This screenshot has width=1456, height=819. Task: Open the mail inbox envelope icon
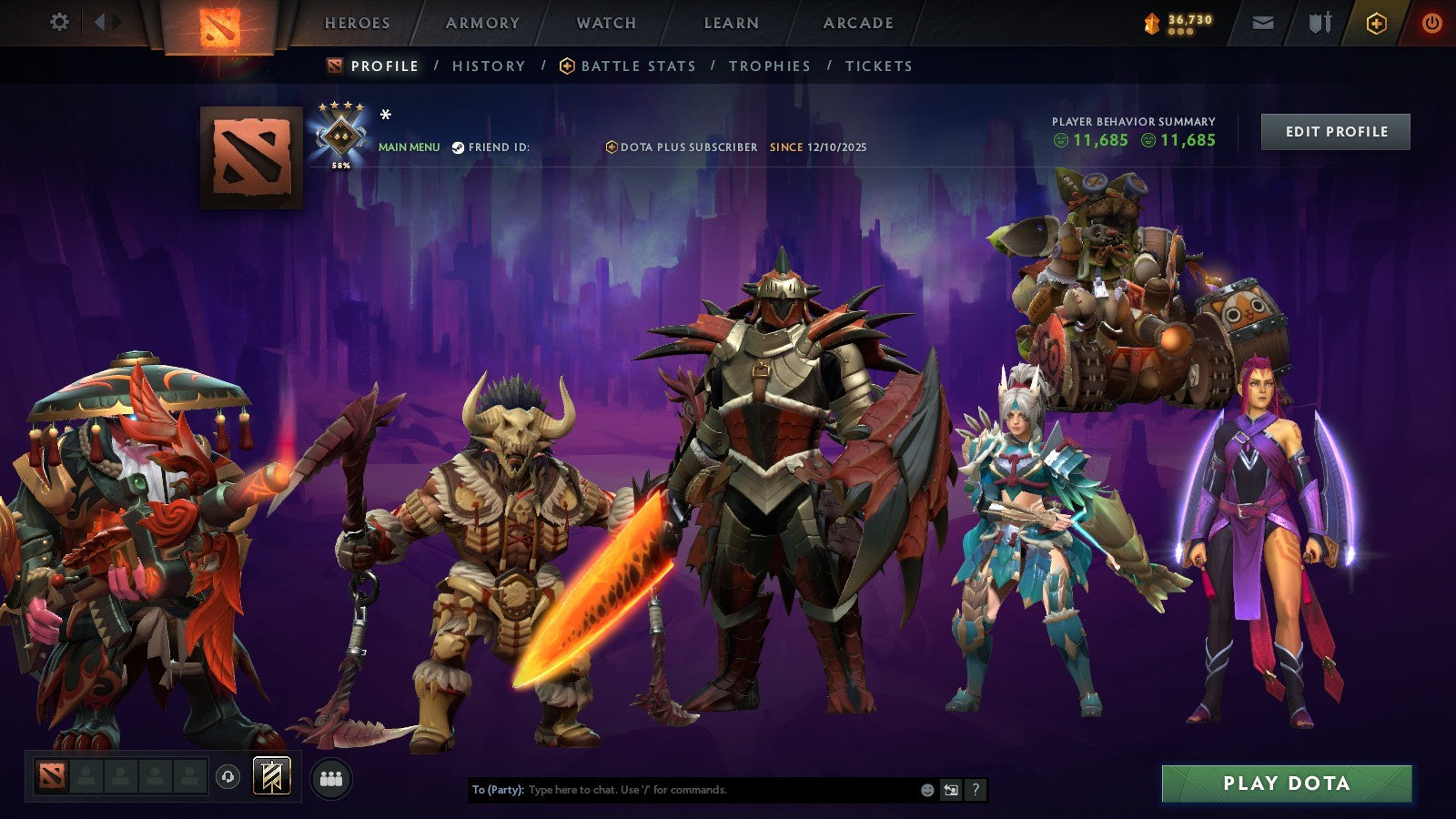(x=1263, y=22)
